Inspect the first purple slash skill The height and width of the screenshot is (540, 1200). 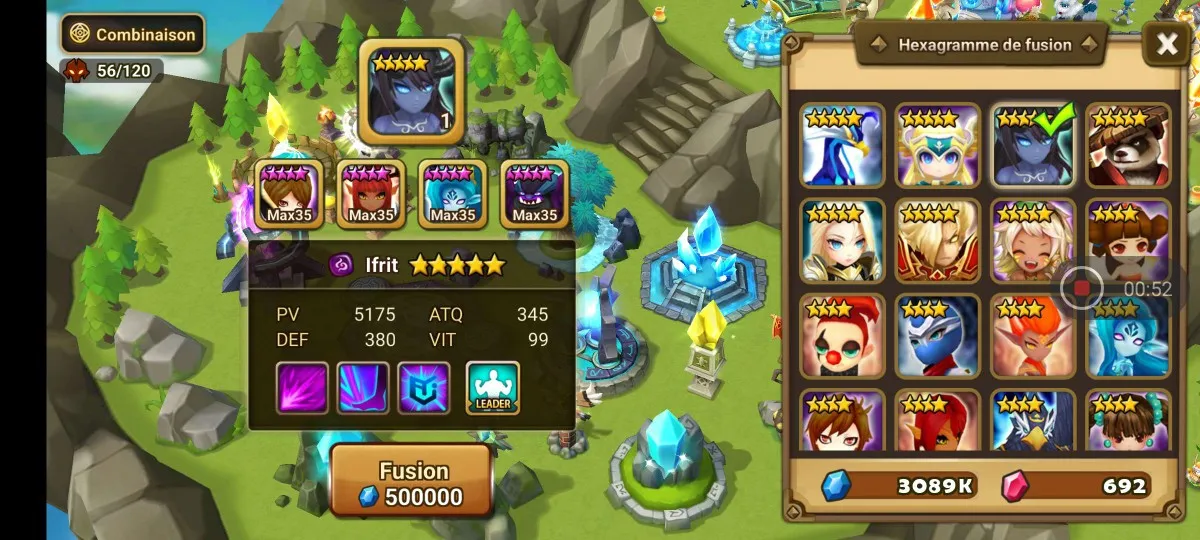tap(302, 388)
